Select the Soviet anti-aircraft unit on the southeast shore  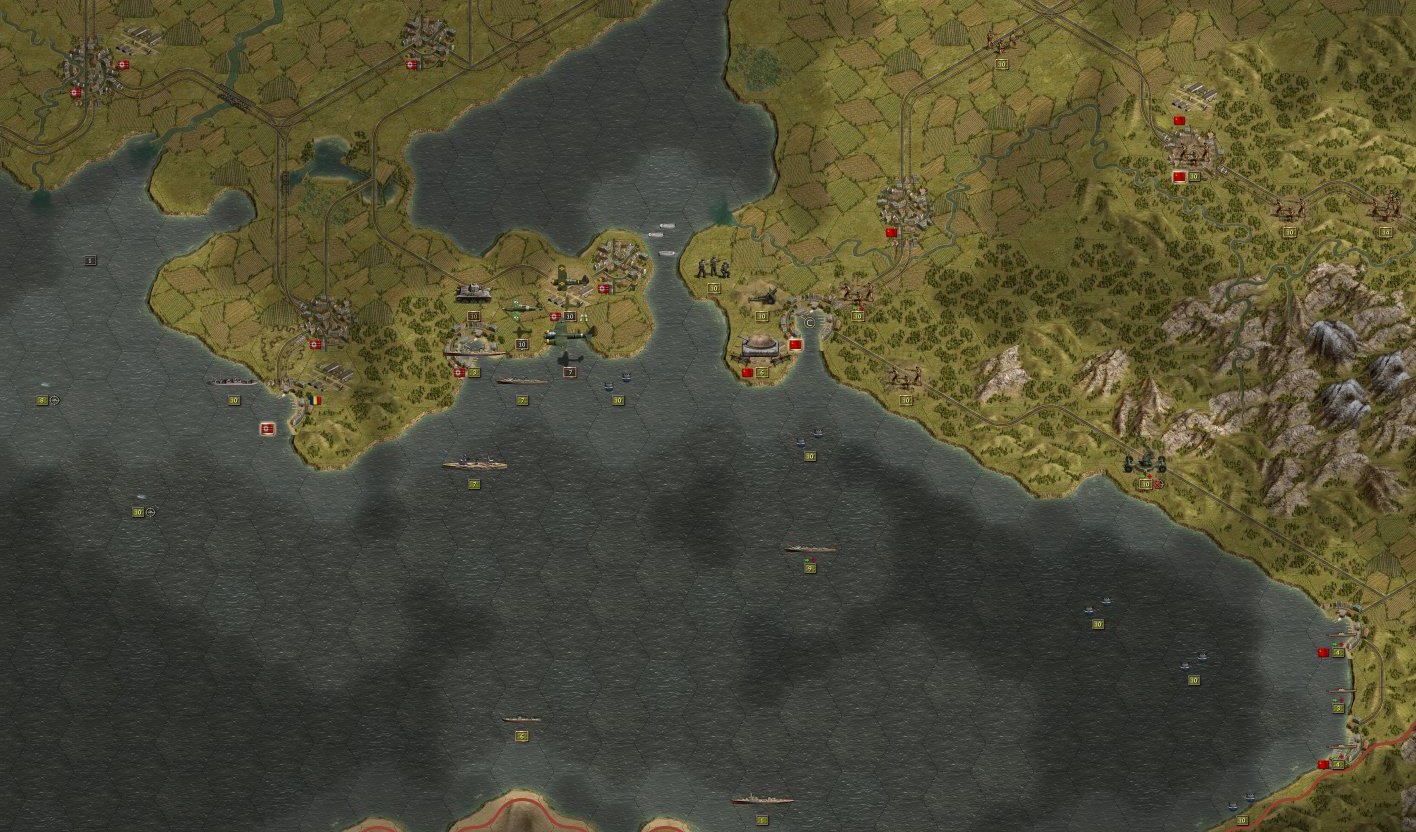[1145, 463]
